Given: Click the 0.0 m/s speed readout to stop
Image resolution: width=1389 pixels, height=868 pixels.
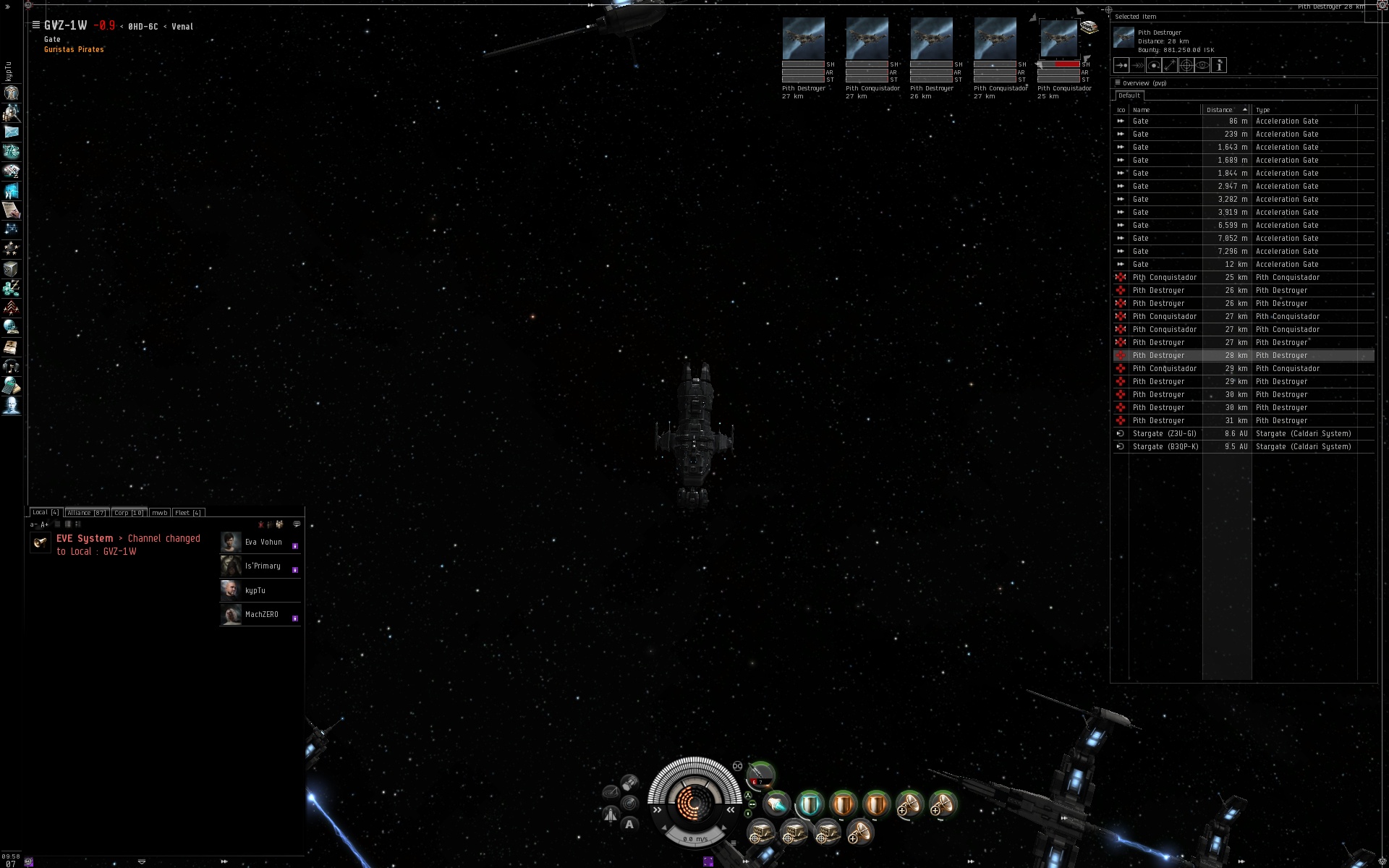Looking at the screenshot, I should point(694,839).
